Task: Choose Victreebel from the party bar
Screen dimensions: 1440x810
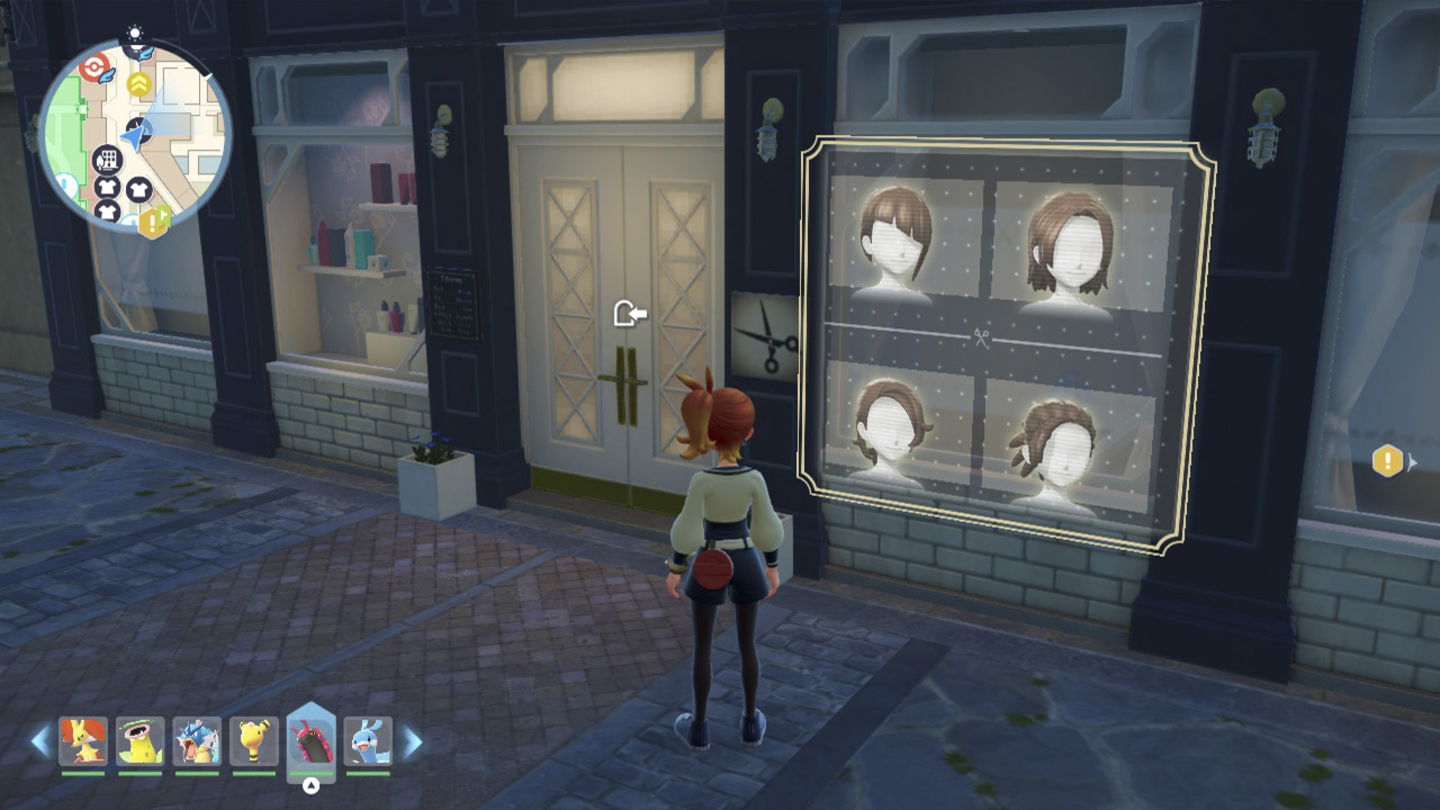Action: pyautogui.click(x=139, y=741)
